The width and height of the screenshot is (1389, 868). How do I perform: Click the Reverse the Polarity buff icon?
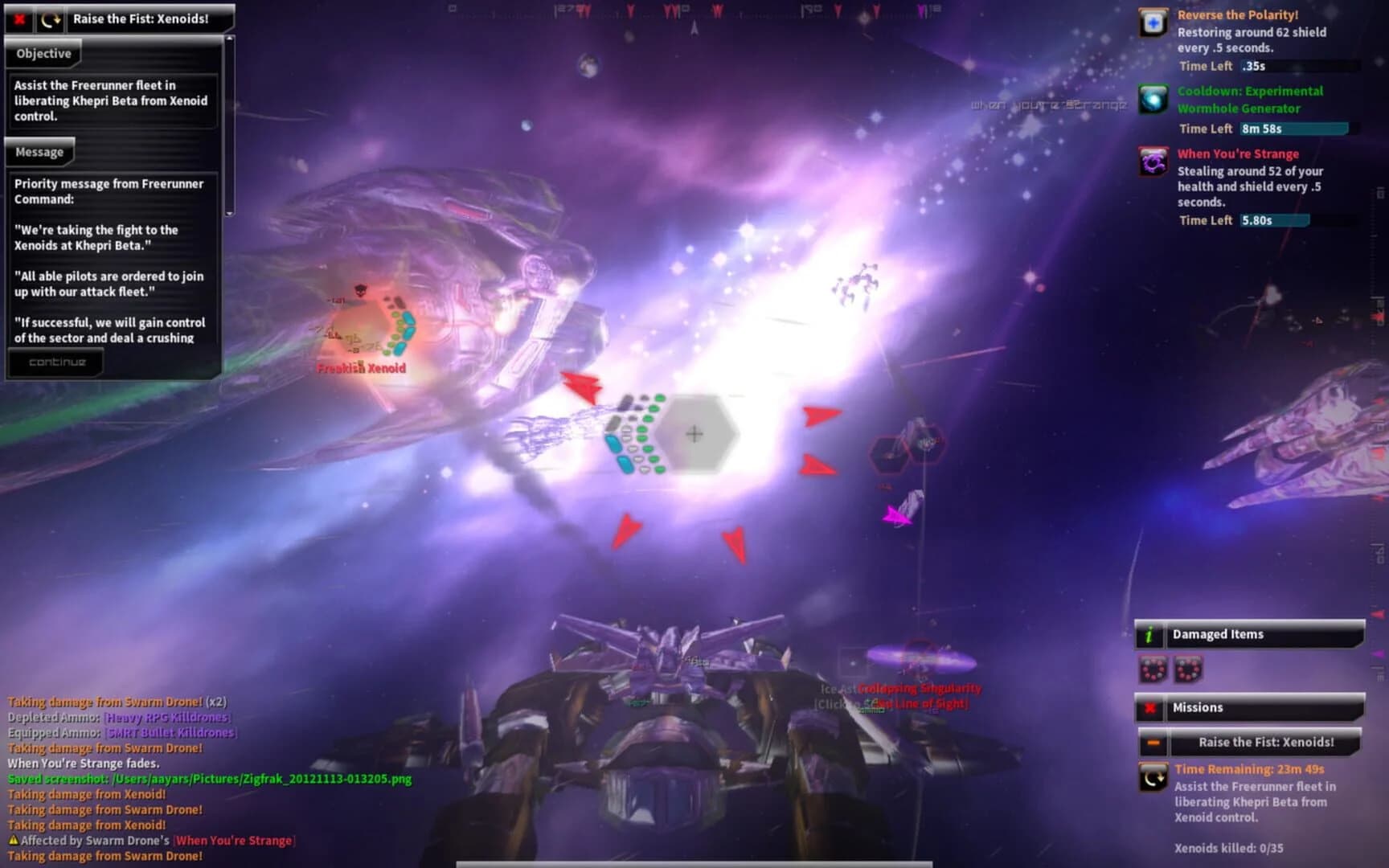tap(1151, 23)
